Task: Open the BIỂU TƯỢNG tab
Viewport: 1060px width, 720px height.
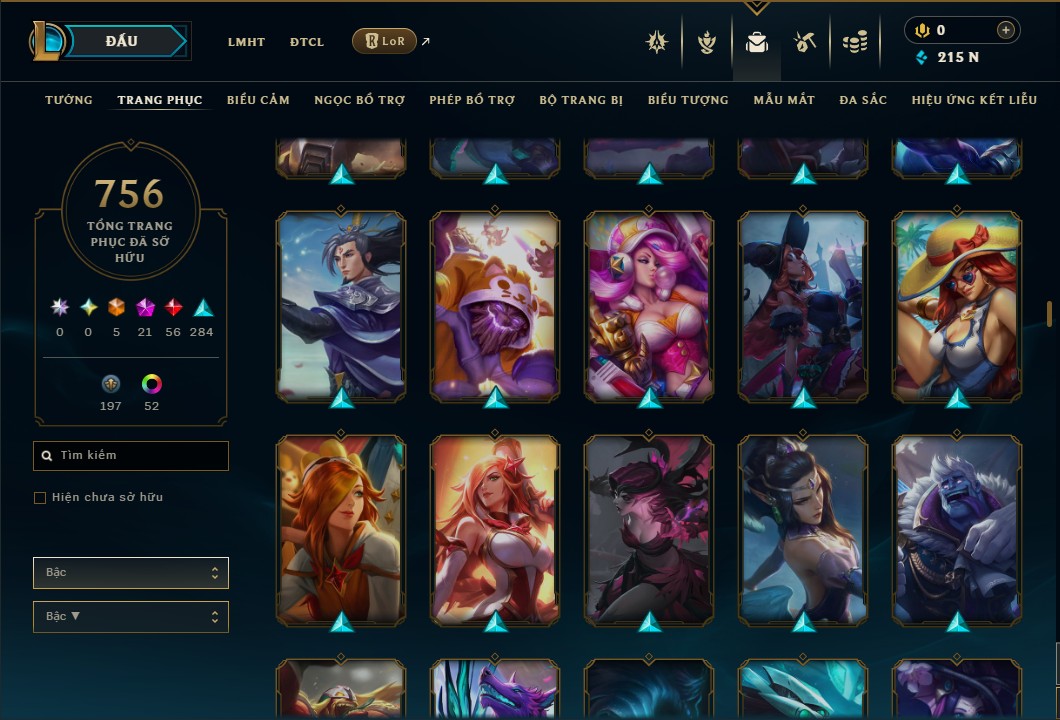Action: 688,100
